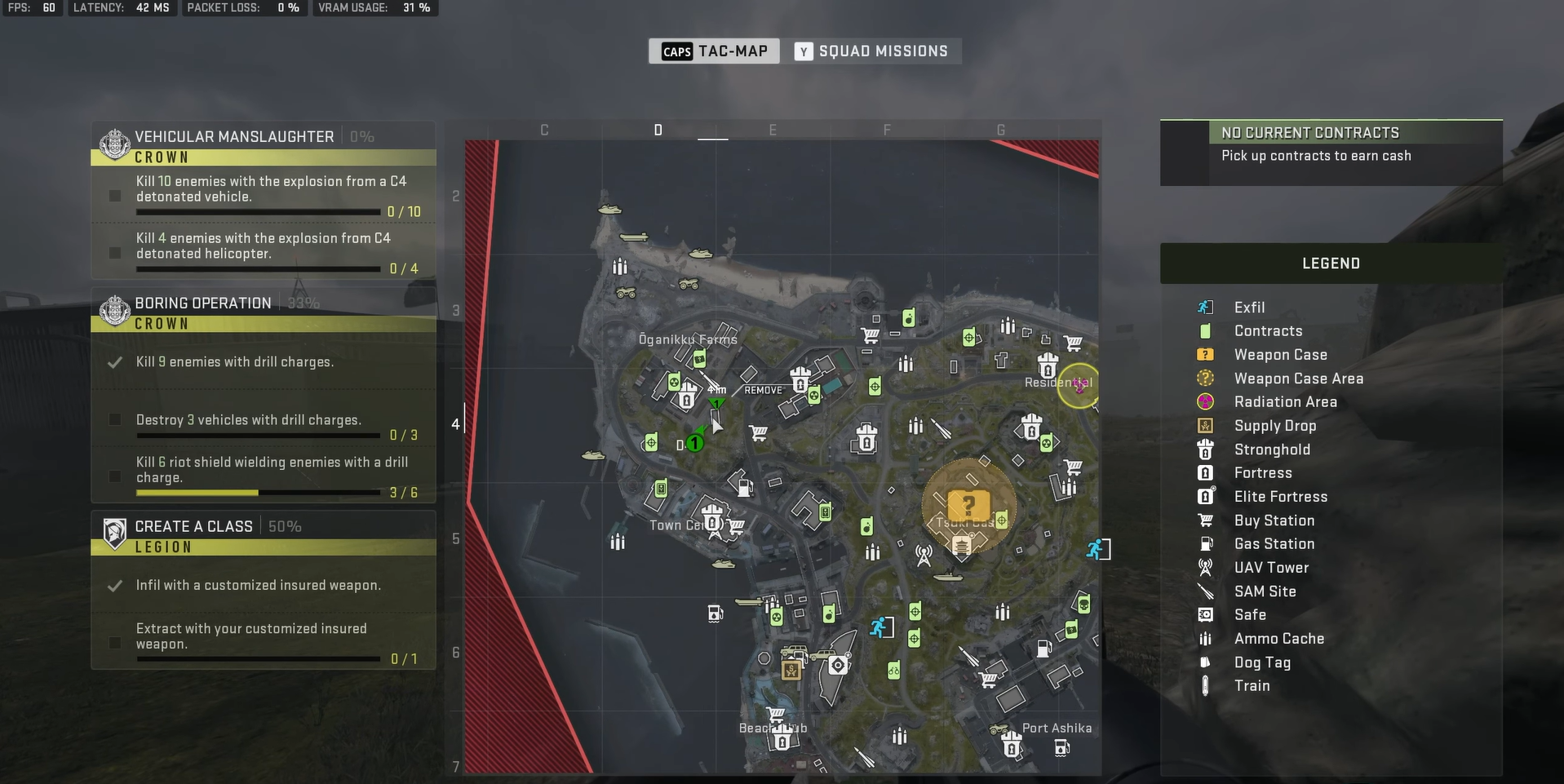Pick the SAM Site legend entry

click(x=1265, y=591)
